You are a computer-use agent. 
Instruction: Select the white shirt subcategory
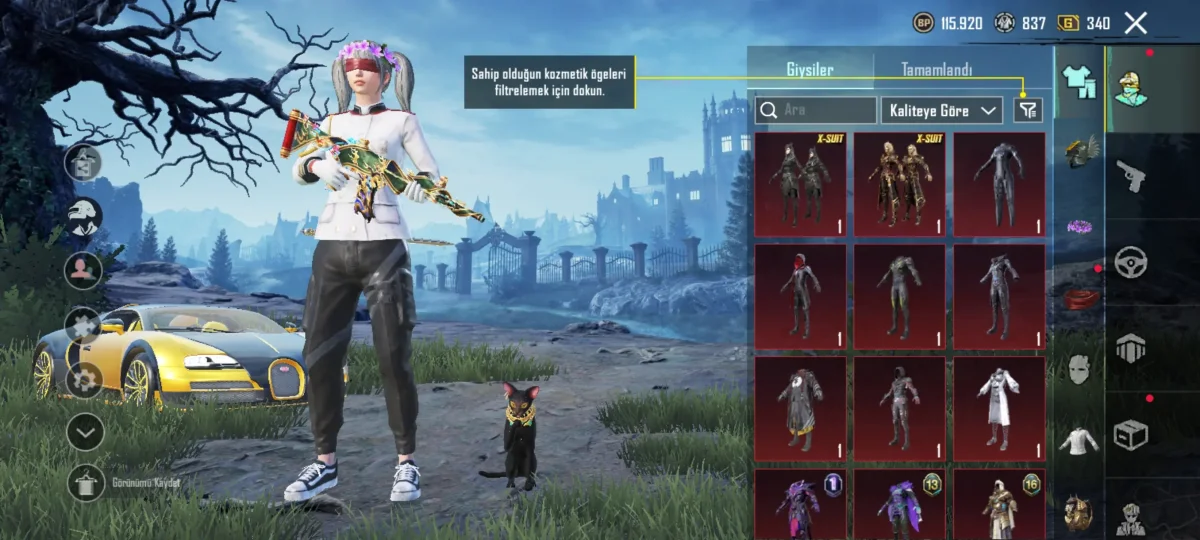point(1078,440)
